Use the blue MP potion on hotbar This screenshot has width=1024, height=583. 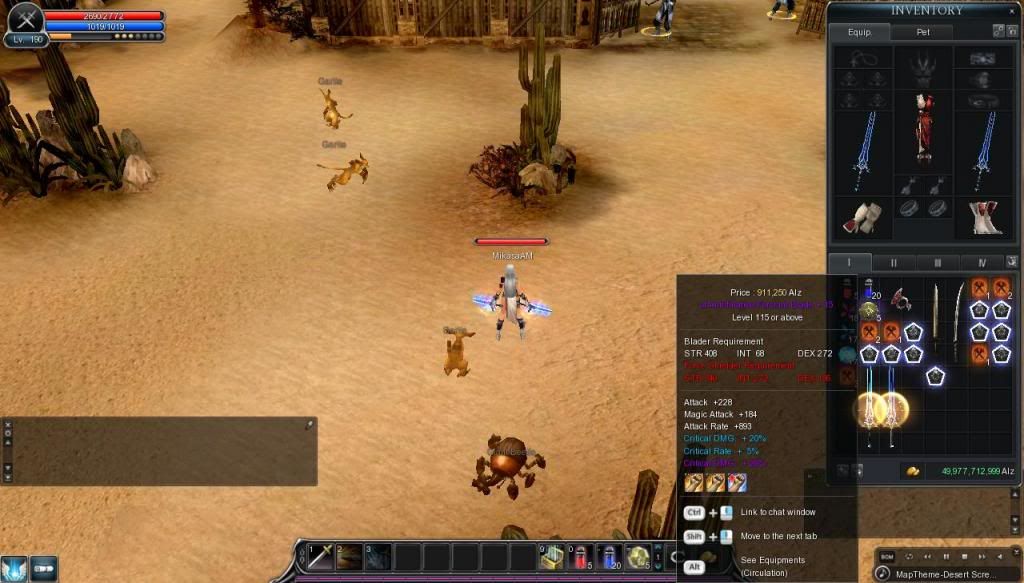click(x=610, y=557)
